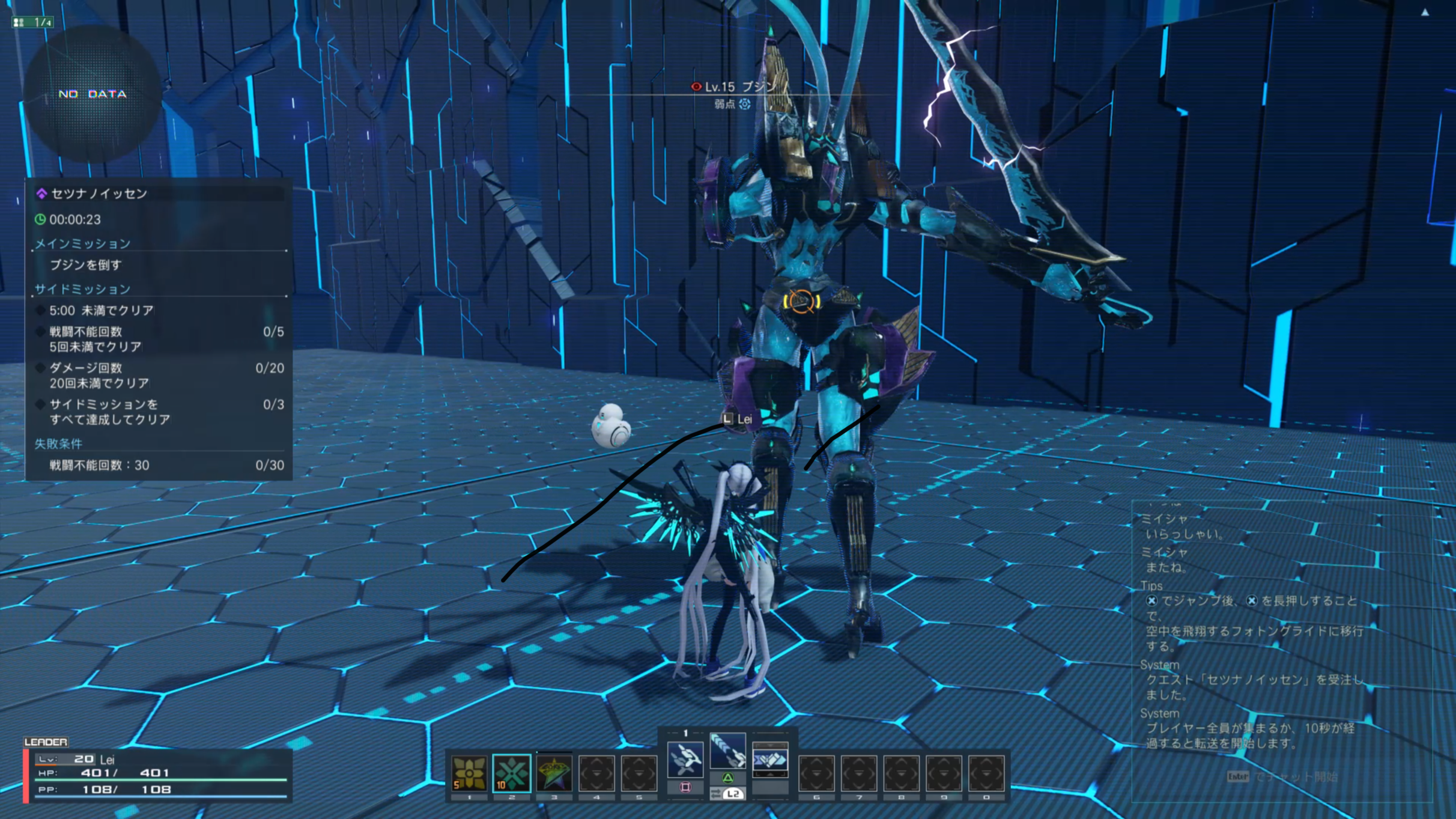Use the yellow flower item in slot 1
Image resolution: width=1456 pixels, height=819 pixels.
click(469, 773)
